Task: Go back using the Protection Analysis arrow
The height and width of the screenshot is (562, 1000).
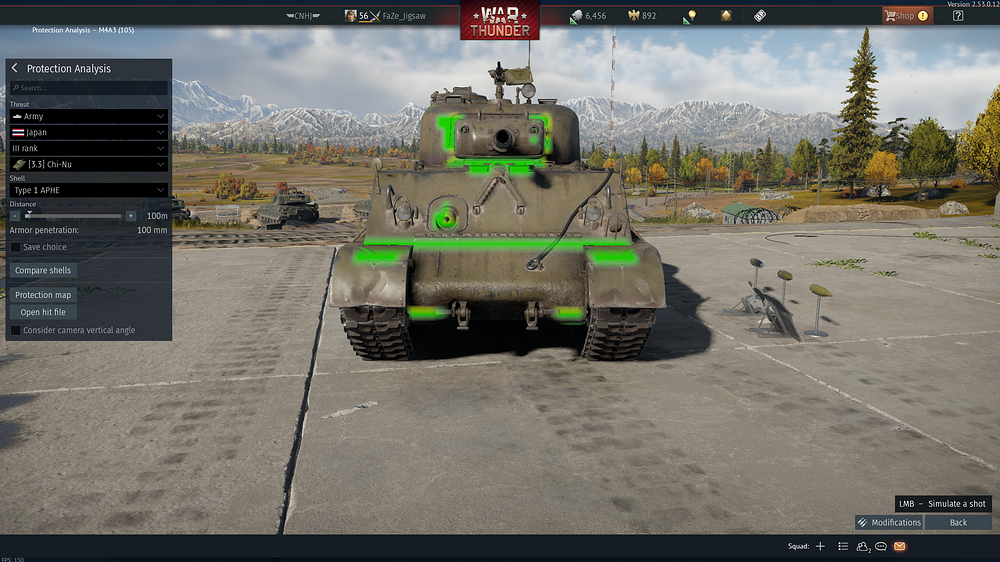Action: tap(15, 68)
